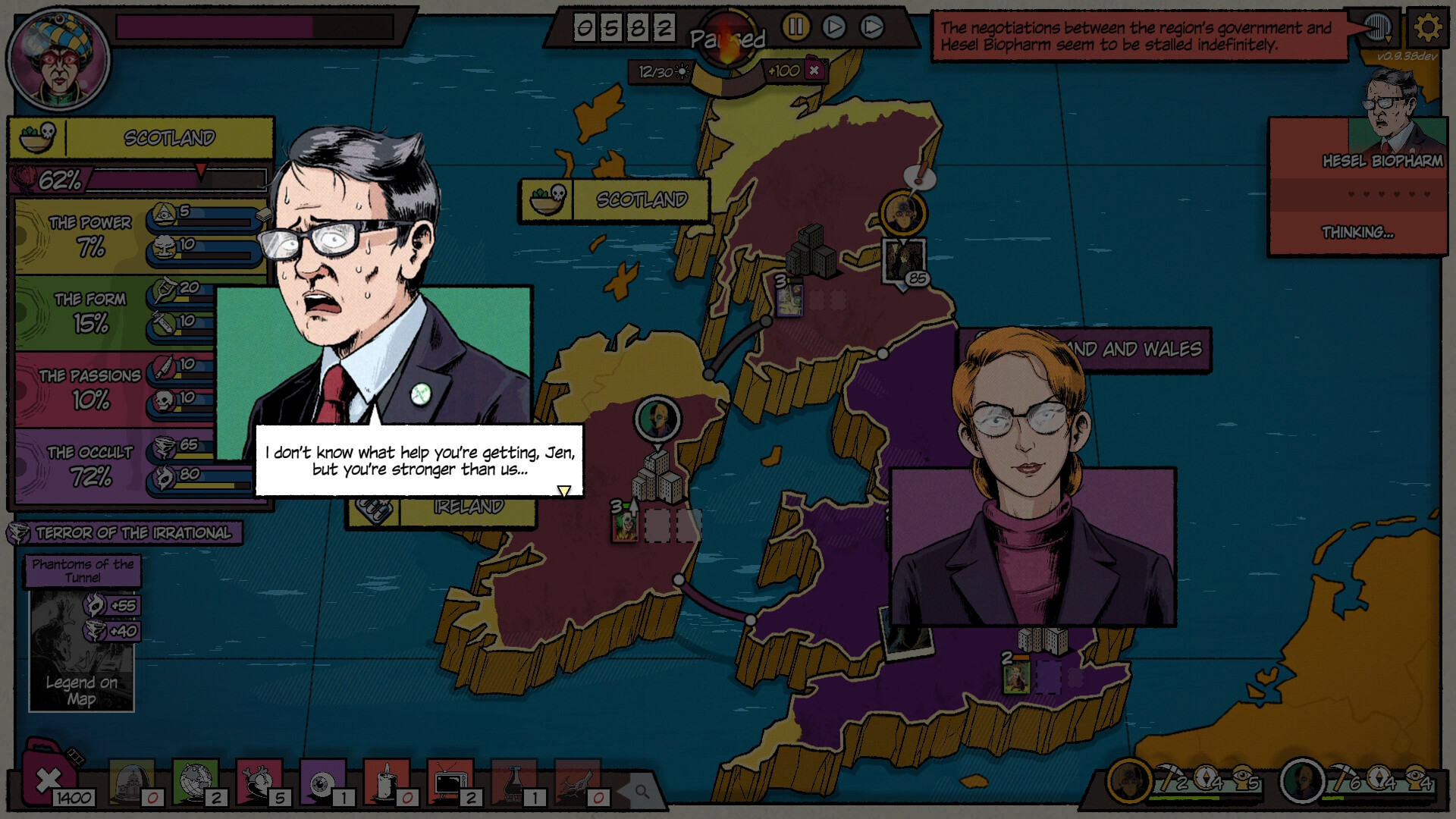Click the magnifying glass search tab
The image size is (1456, 819).
coord(642,792)
